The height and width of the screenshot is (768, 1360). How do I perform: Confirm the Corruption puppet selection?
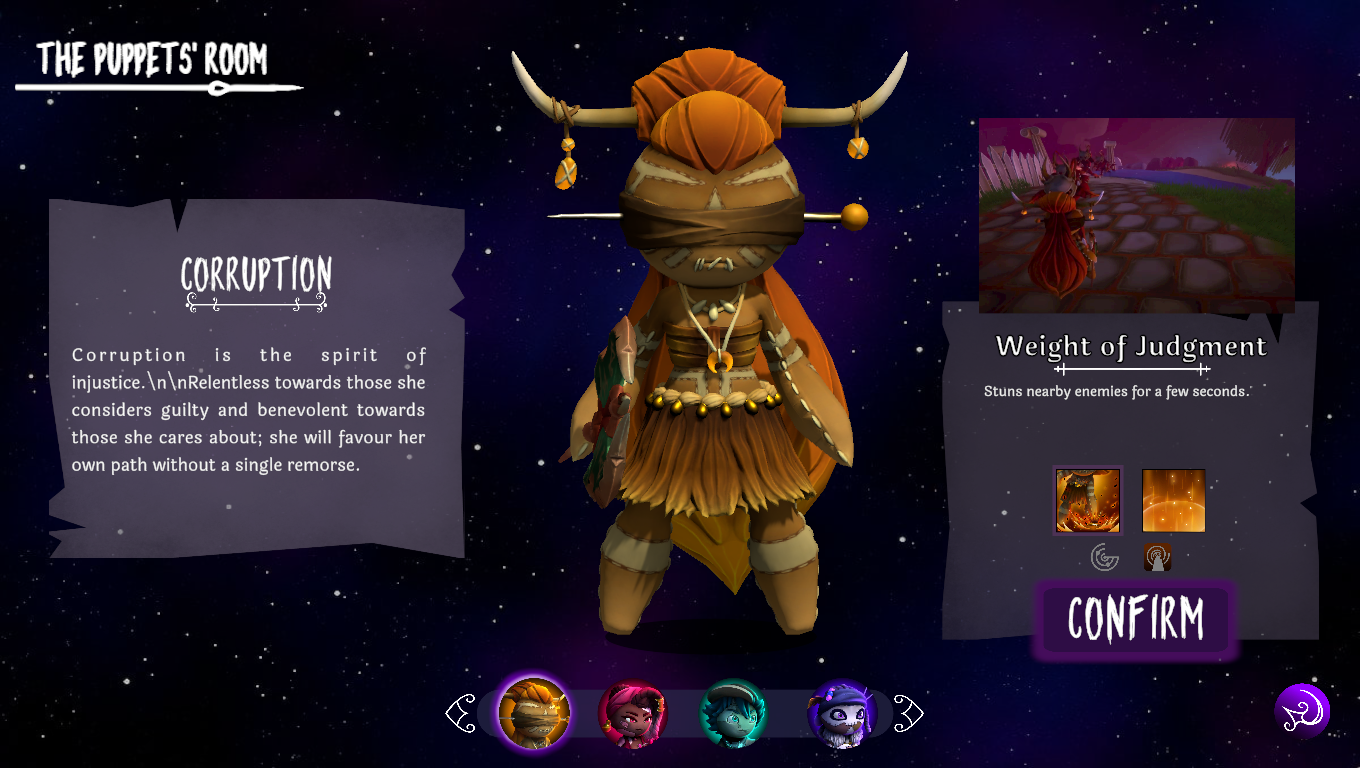tap(1135, 619)
